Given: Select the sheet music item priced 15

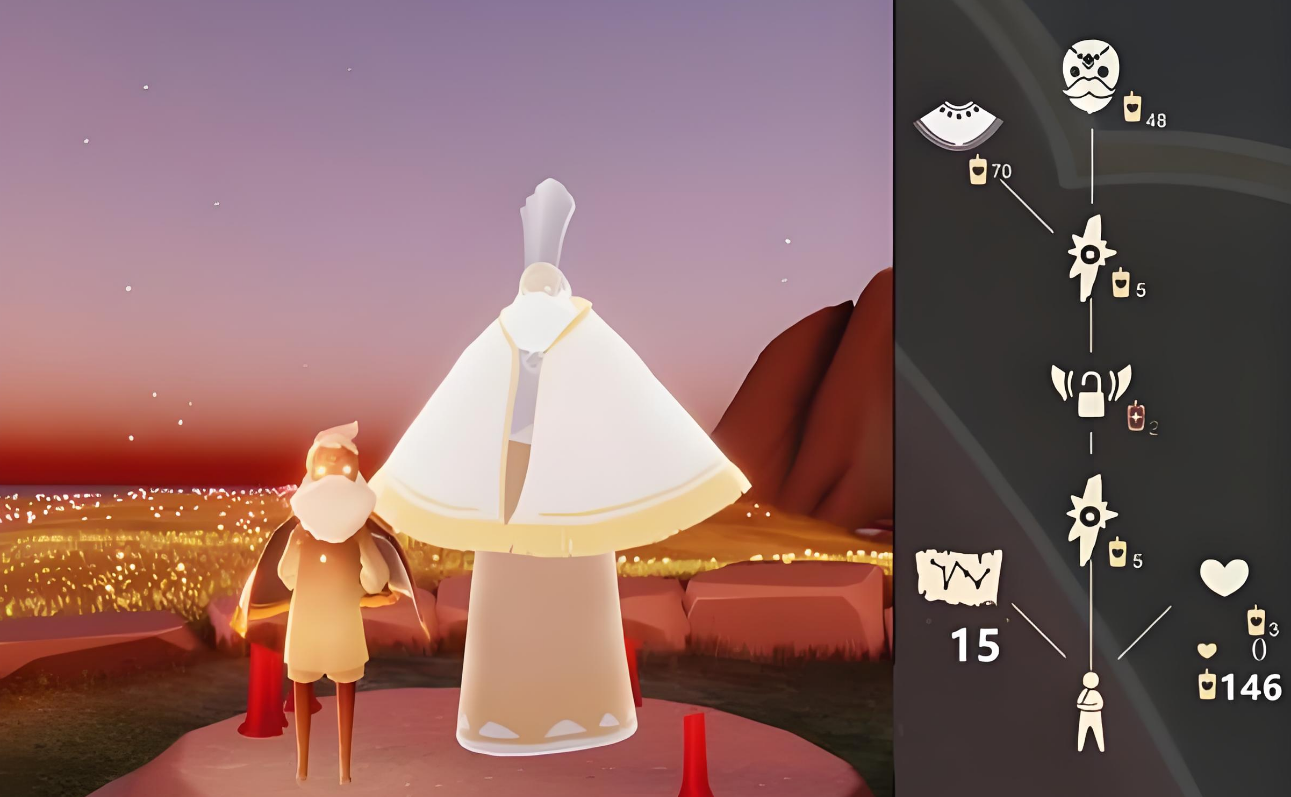Looking at the screenshot, I should pos(958,577).
